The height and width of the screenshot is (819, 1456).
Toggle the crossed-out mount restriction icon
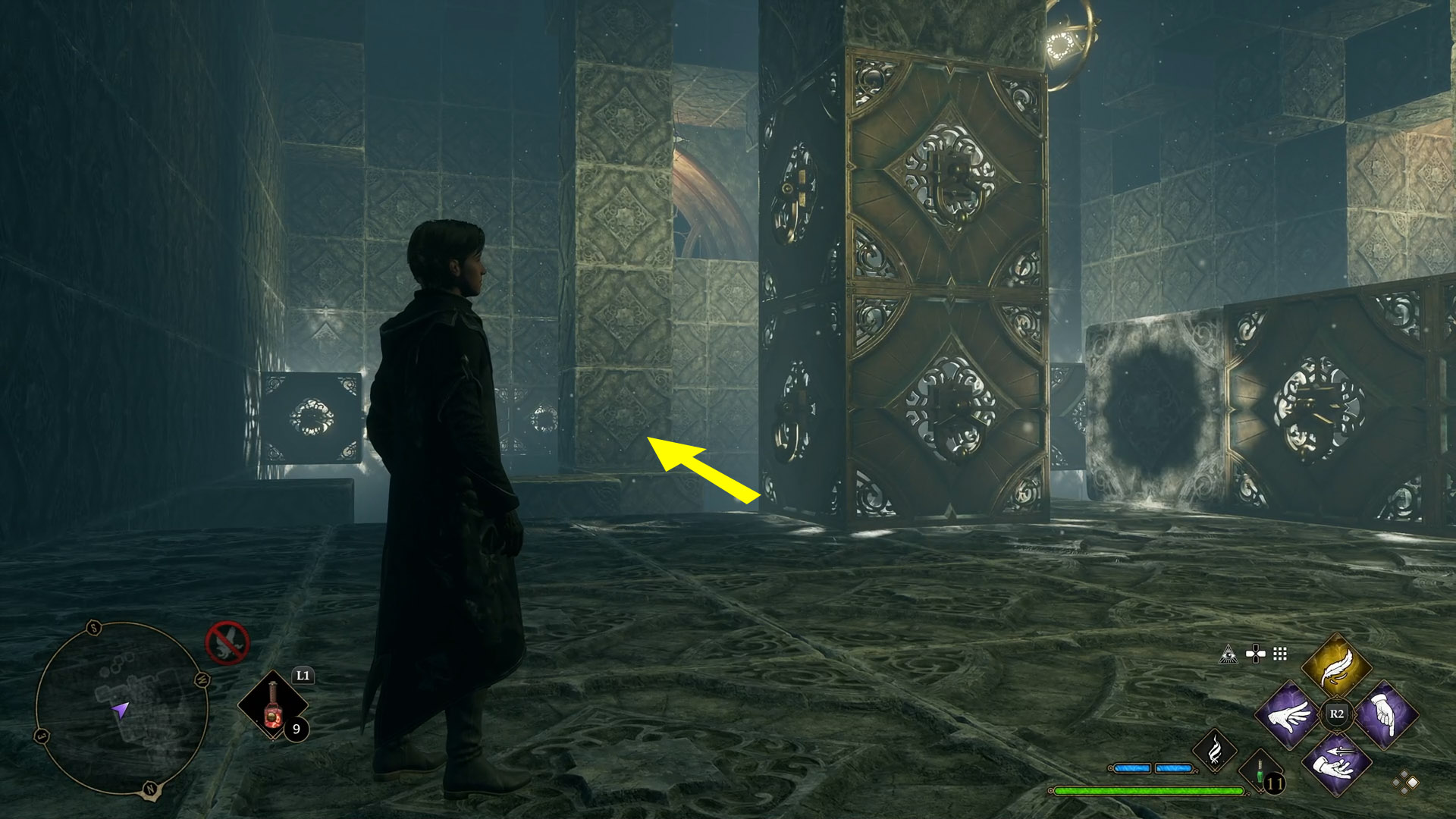pyautogui.click(x=227, y=642)
